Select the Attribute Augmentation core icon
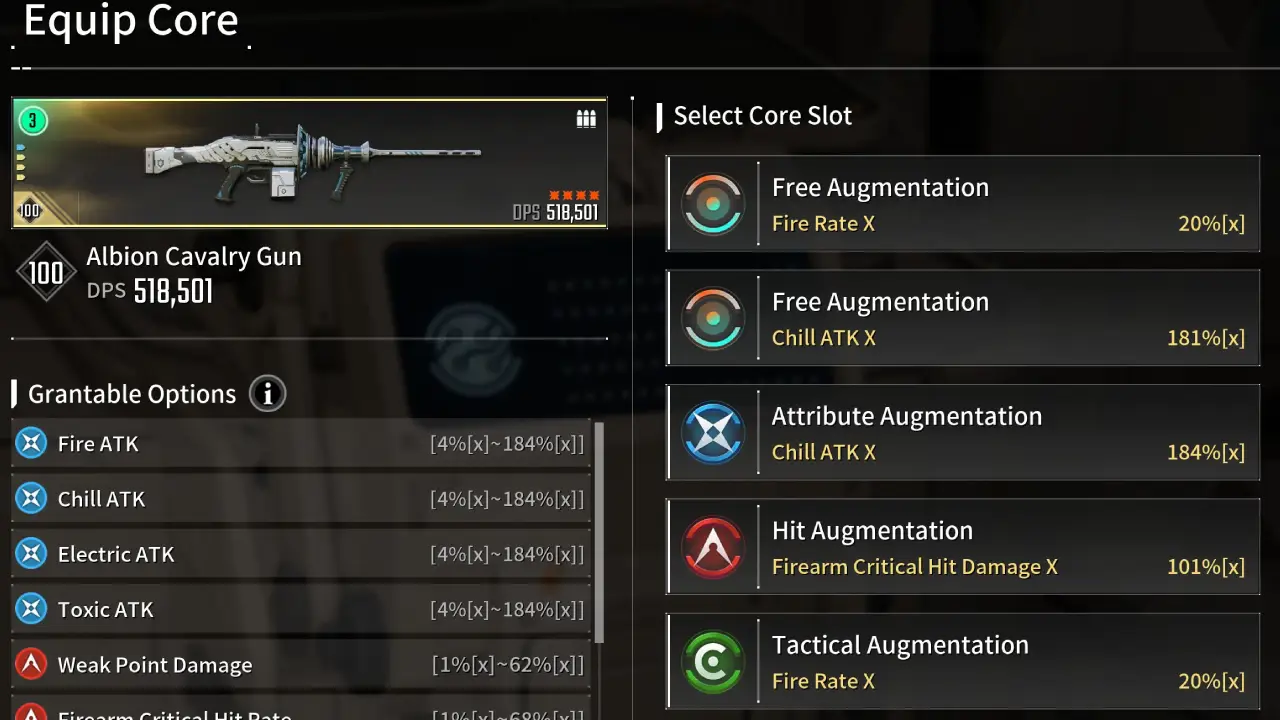 tap(713, 432)
